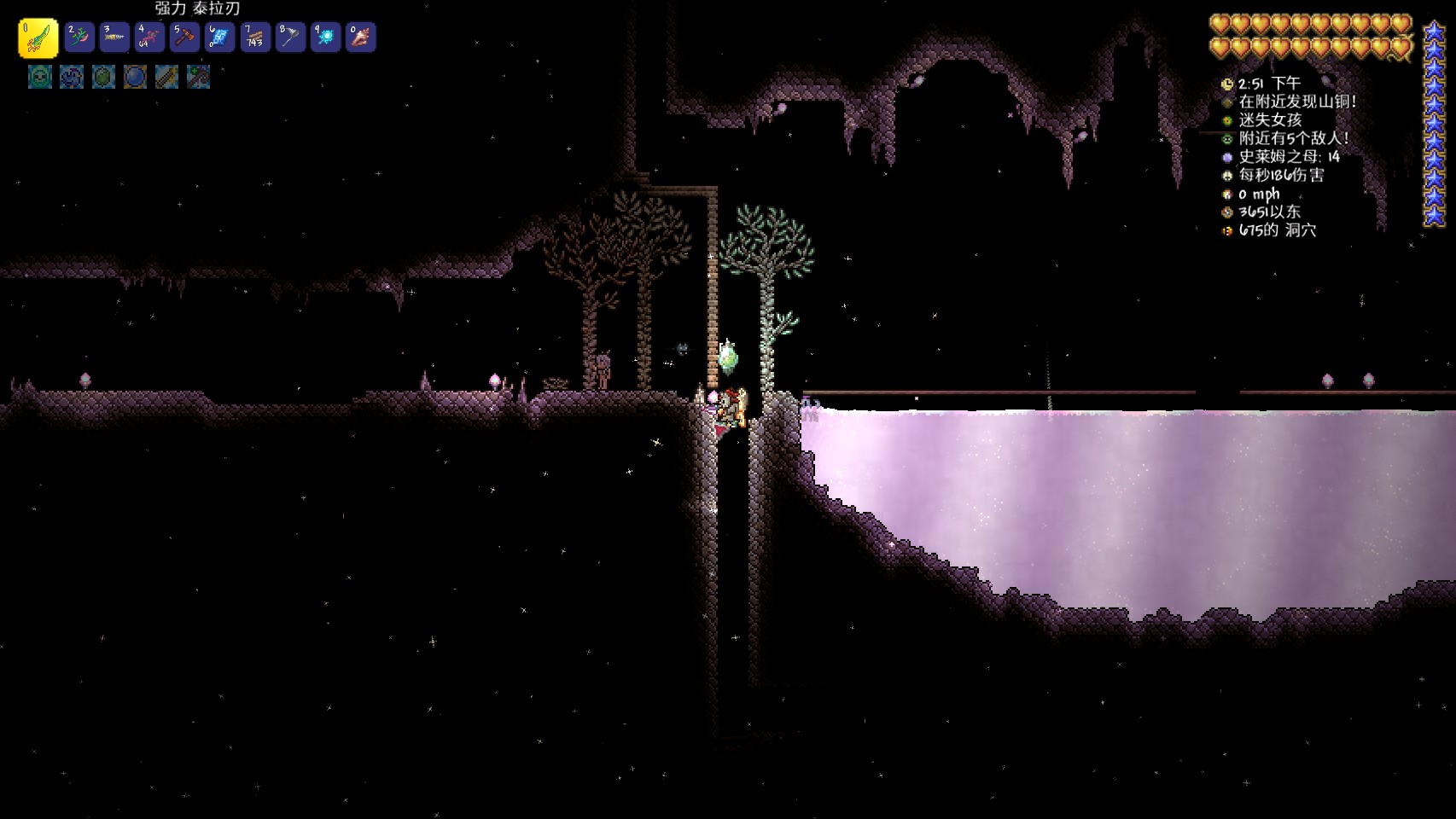Click the sword buff icon

coord(166,78)
